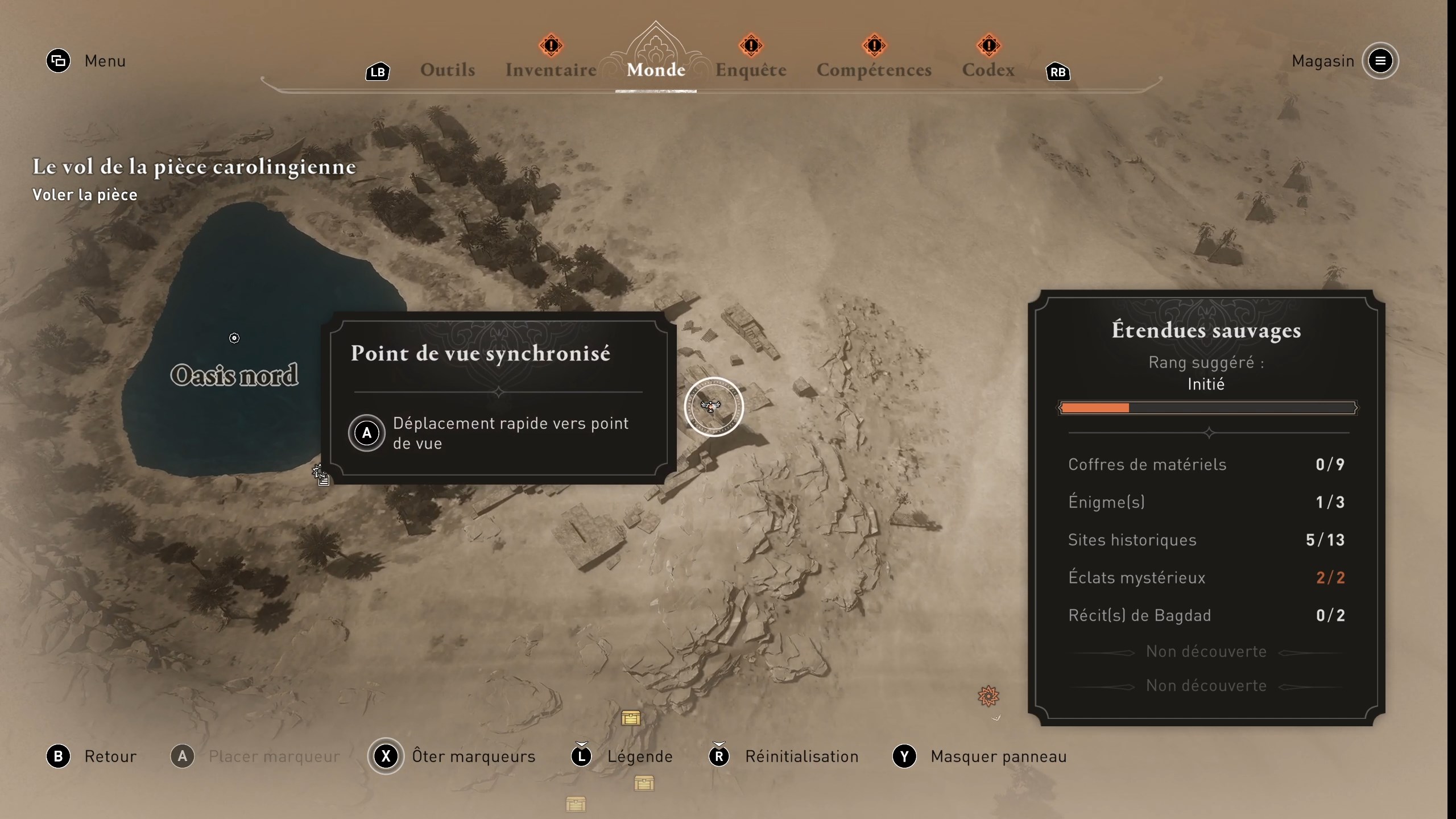Select the scroll marker beside the oasis
The image size is (1456, 819).
(321, 475)
